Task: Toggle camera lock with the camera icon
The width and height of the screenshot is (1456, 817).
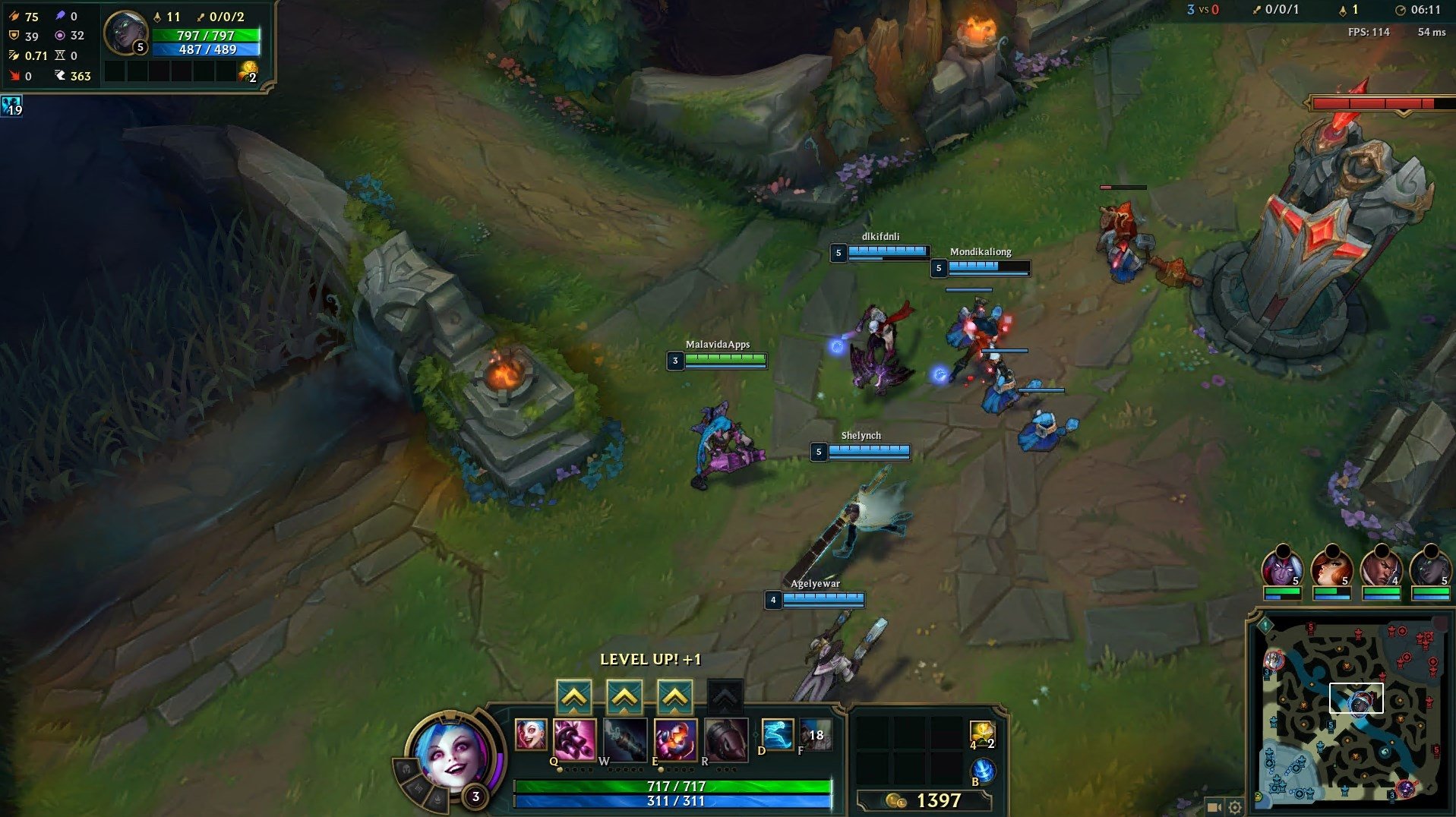Action: (1214, 807)
